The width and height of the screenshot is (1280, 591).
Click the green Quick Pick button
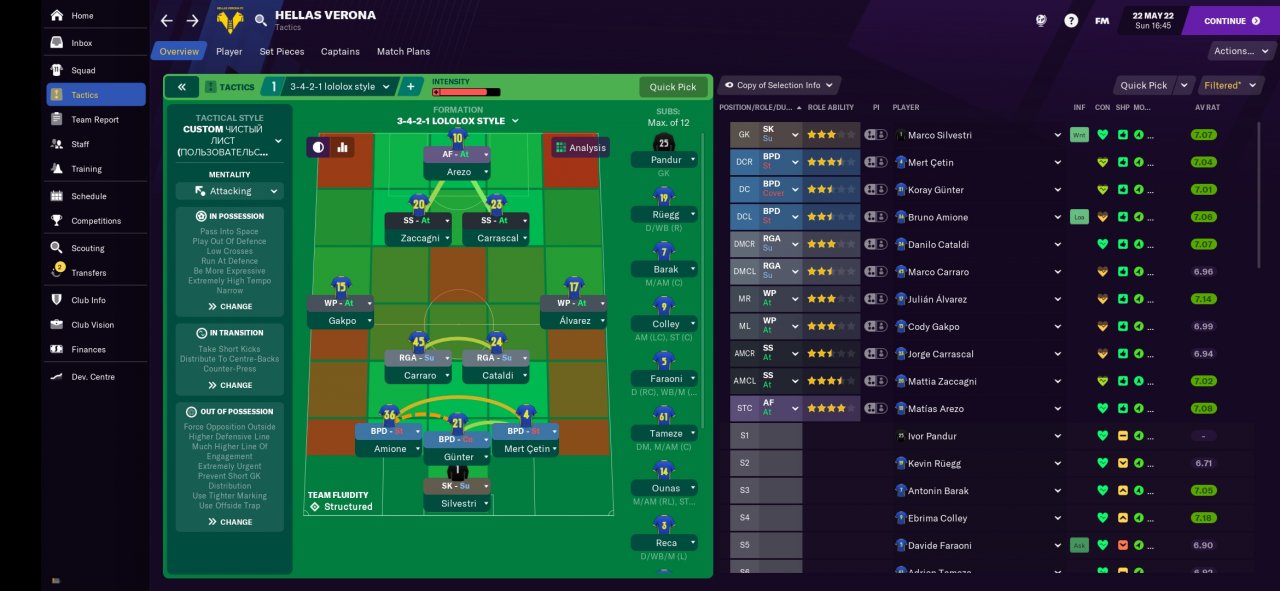[672, 87]
